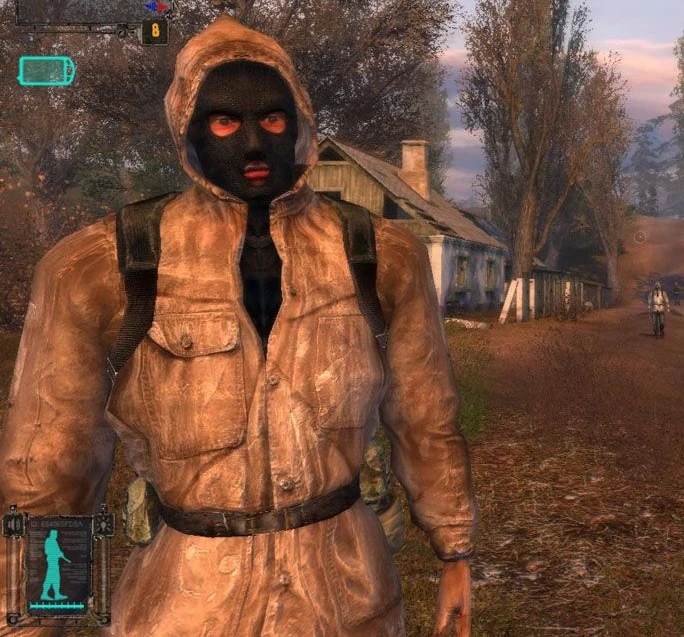Click the light bulb visibility indicator icon
This screenshot has width=684, height=637.
[x=103, y=524]
